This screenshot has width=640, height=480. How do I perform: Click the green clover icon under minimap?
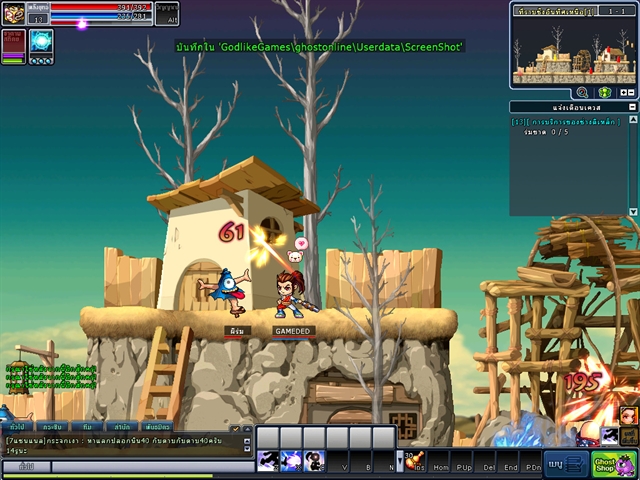[605, 92]
